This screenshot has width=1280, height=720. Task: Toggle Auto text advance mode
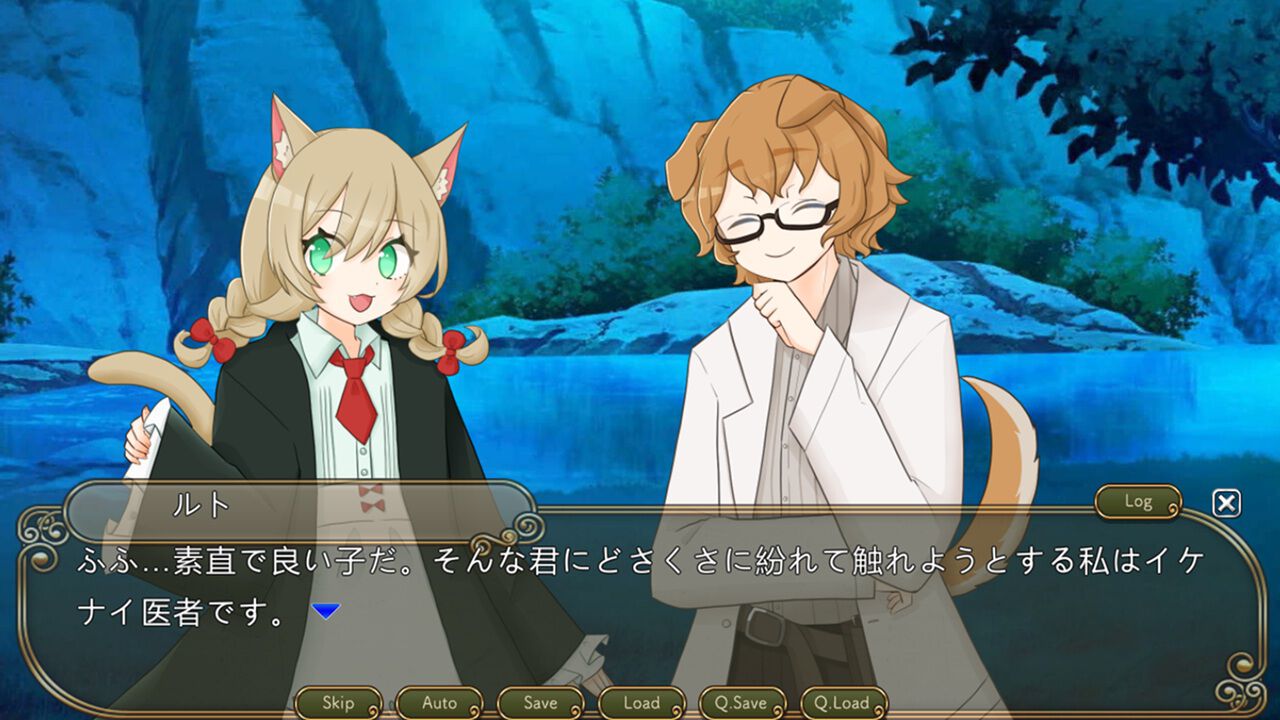(x=440, y=703)
